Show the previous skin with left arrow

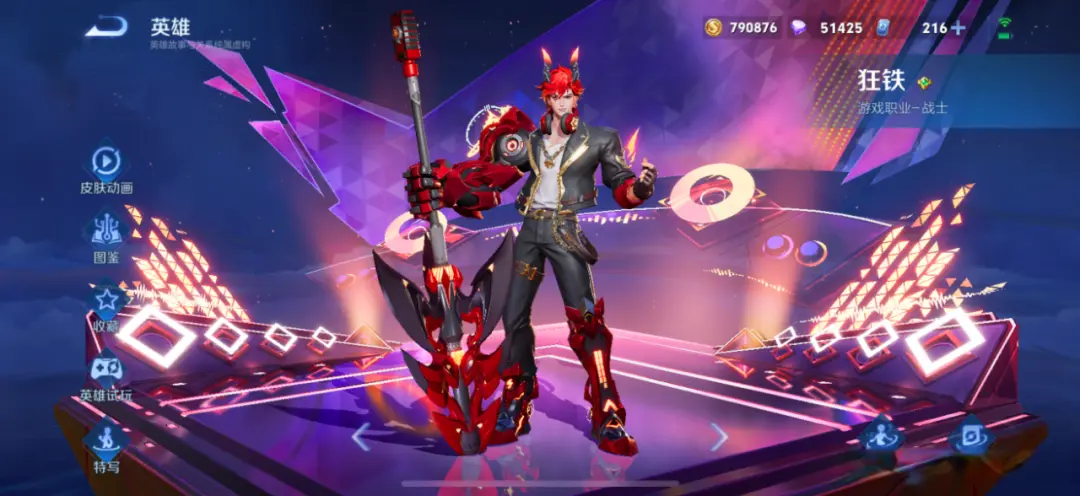362,436
